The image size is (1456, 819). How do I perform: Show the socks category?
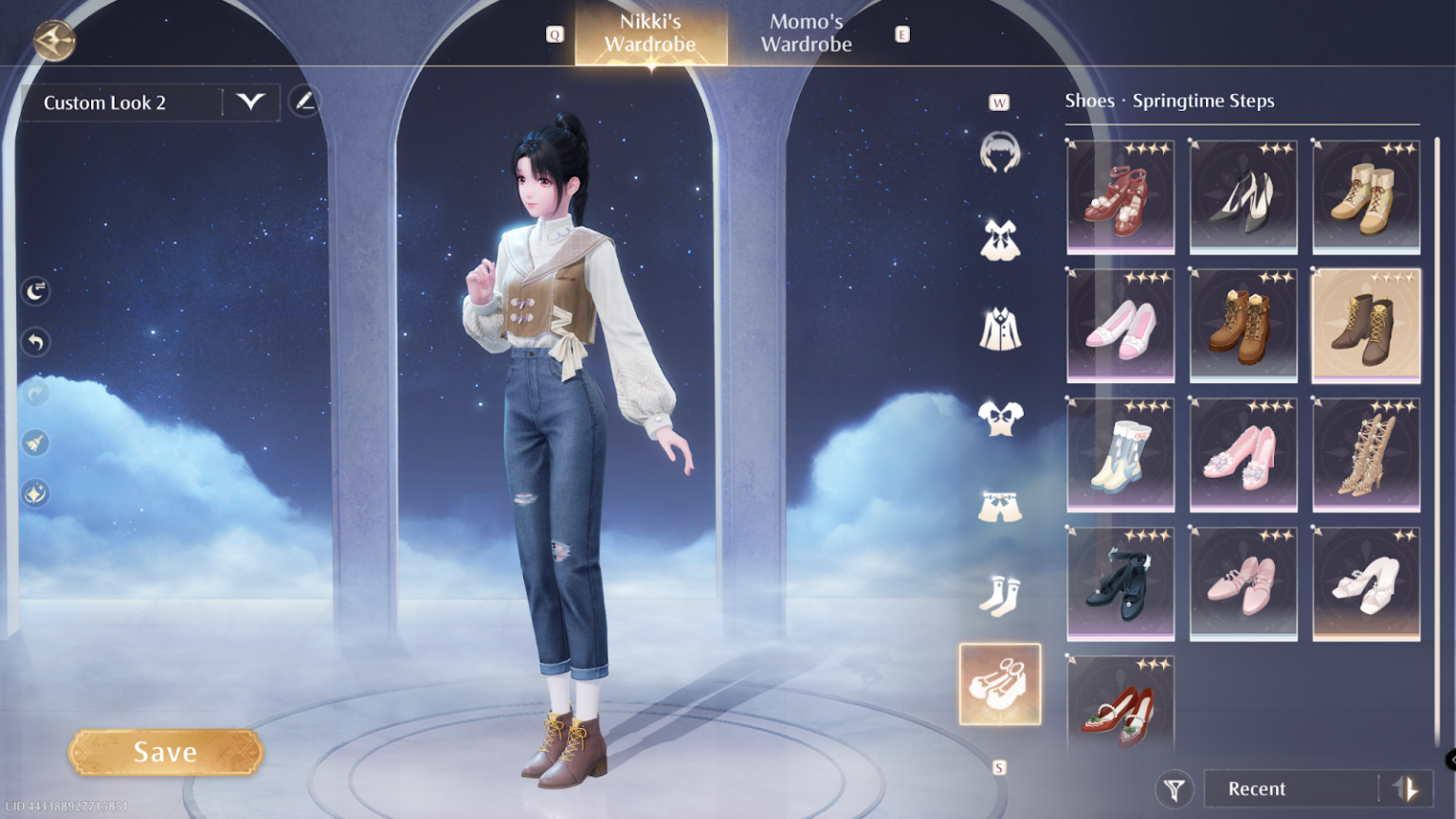(x=999, y=596)
